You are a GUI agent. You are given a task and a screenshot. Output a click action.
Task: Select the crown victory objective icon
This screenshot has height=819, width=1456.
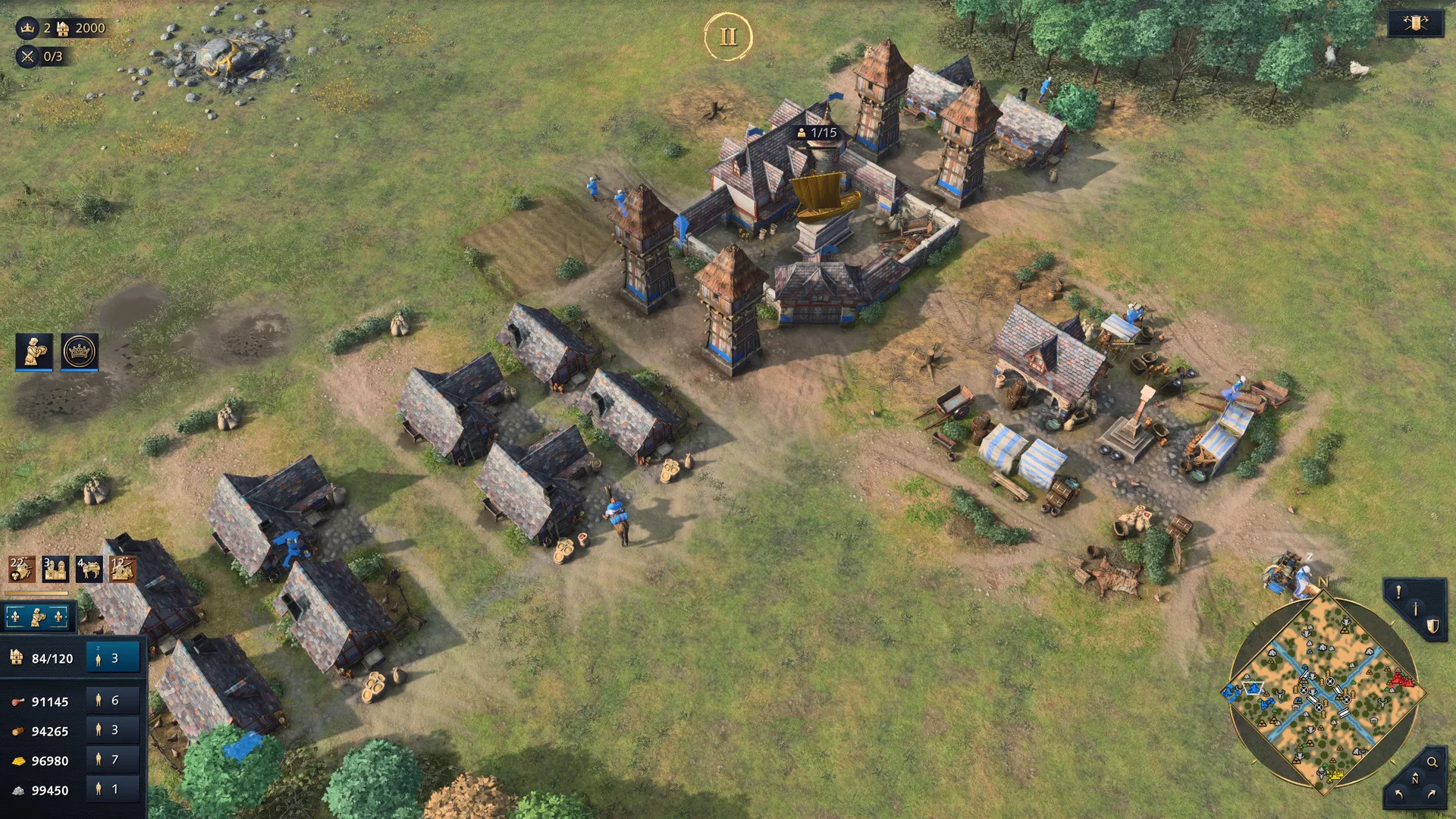[27, 28]
